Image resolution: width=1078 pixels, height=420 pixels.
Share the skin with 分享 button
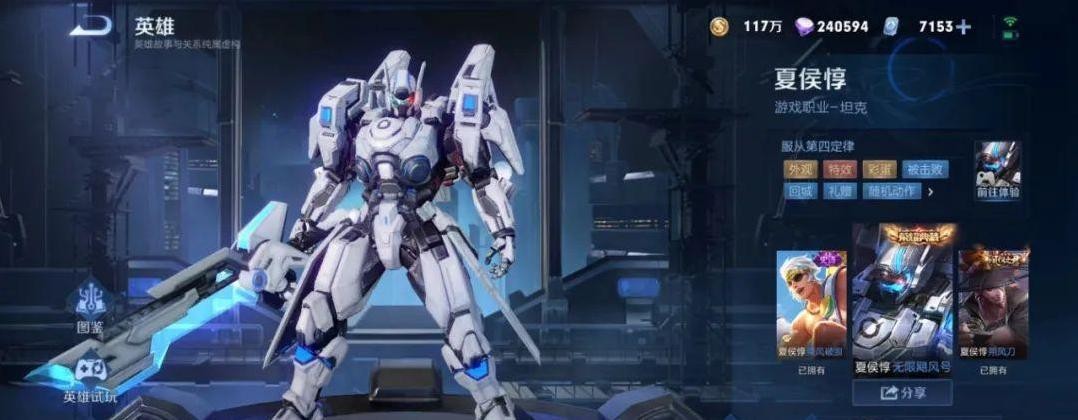click(901, 393)
